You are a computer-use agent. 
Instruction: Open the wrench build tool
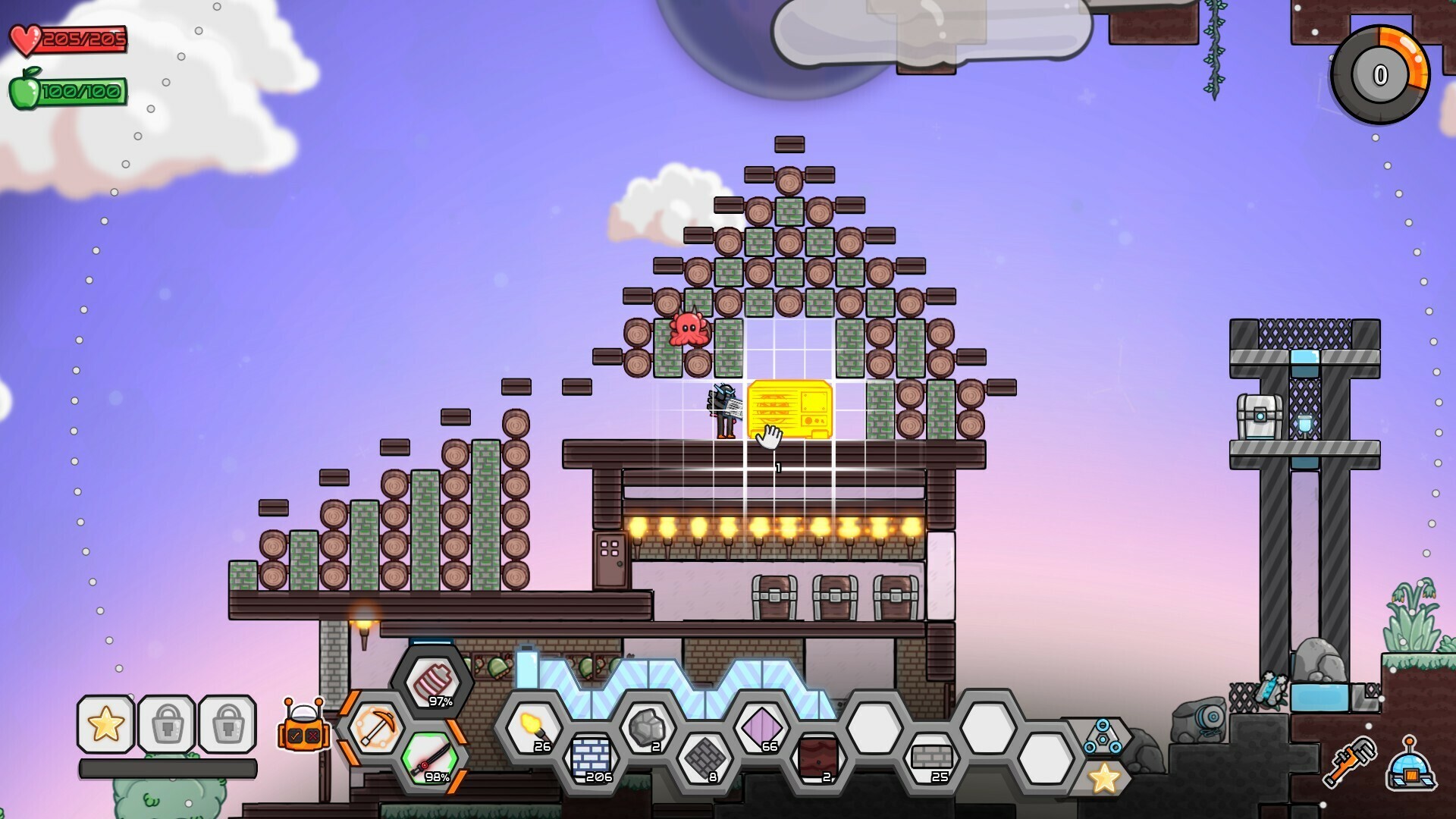click(1350, 761)
